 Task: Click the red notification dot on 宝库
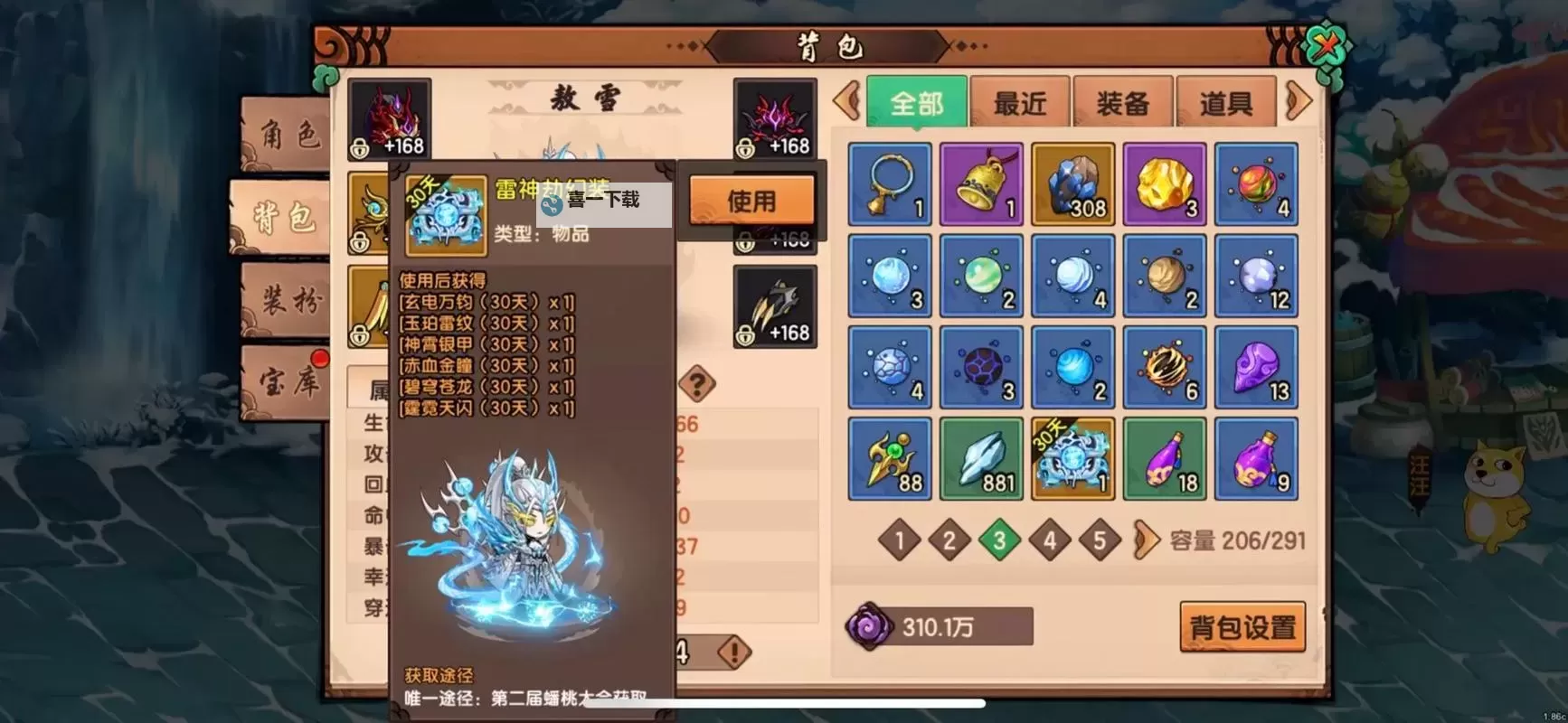tap(321, 357)
